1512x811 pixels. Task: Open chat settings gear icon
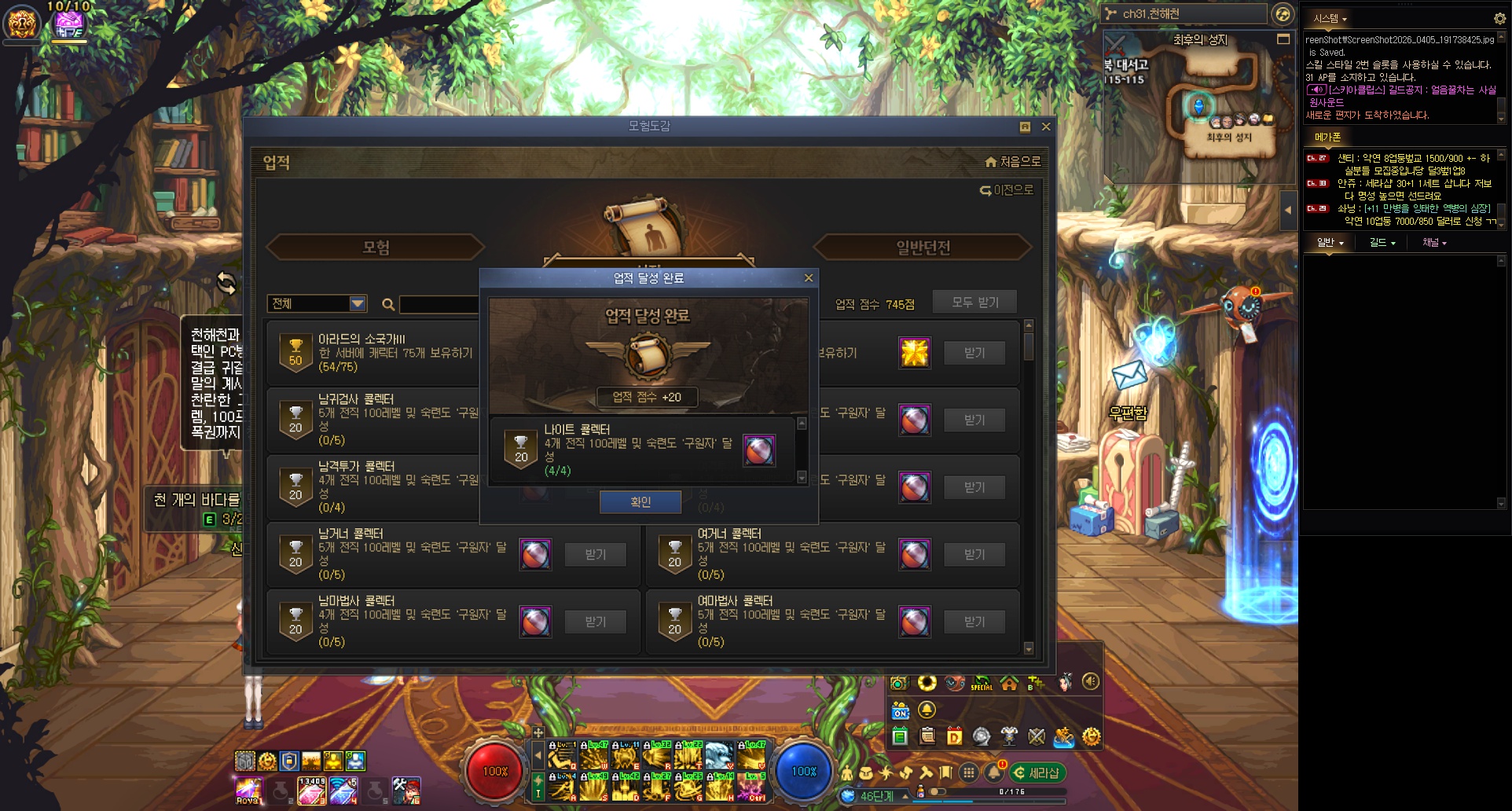click(x=1499, y=19)
